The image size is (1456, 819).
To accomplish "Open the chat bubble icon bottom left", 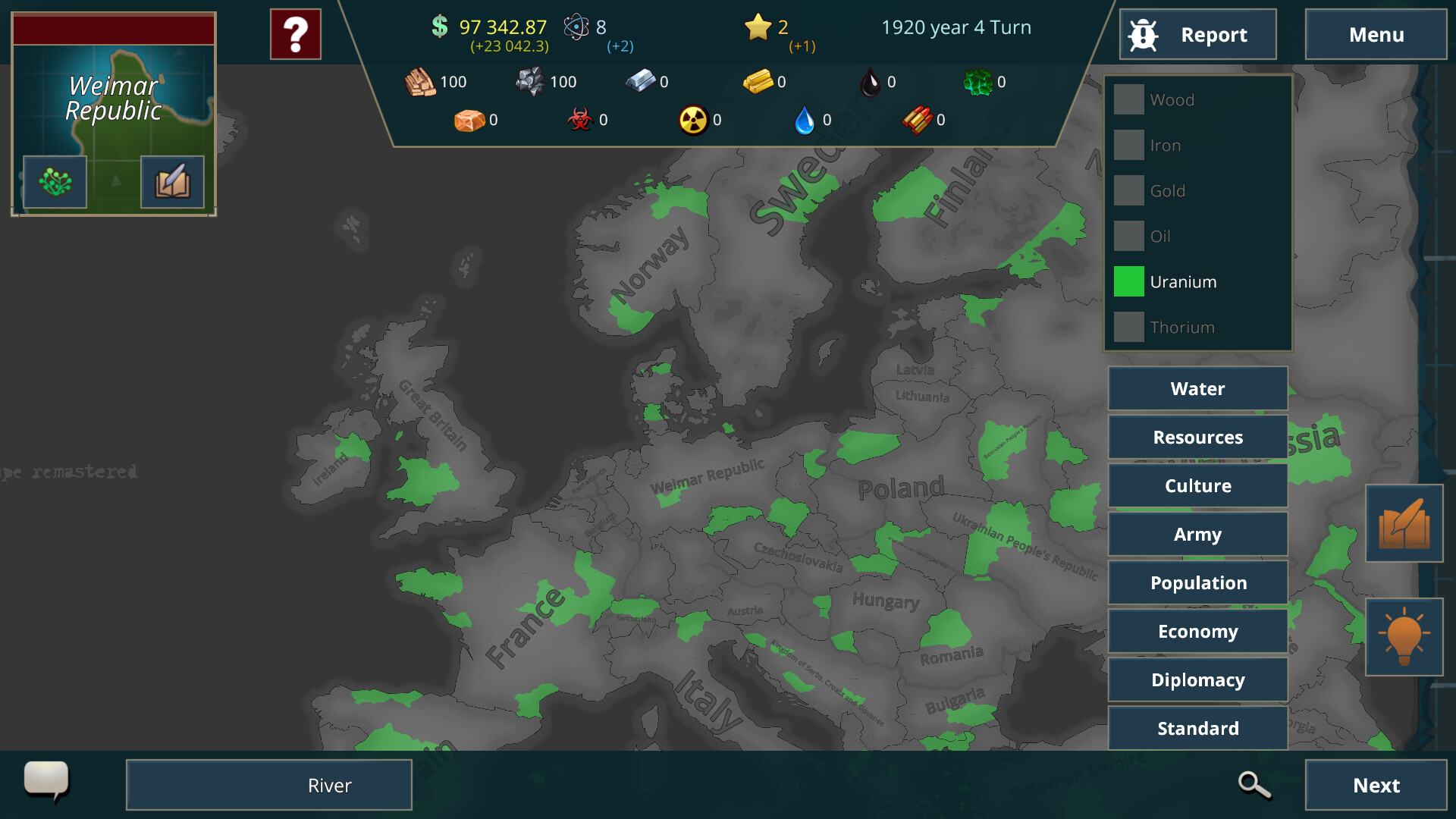I will click(47, 782).
